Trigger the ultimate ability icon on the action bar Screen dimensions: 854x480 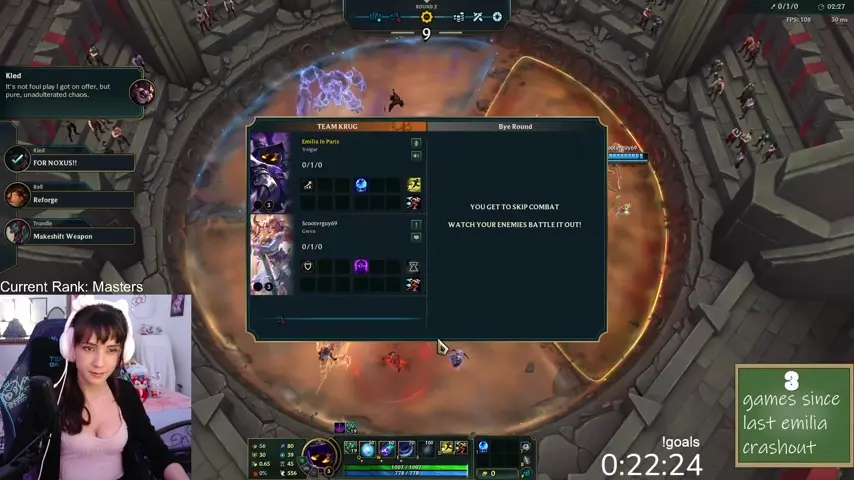426,449
